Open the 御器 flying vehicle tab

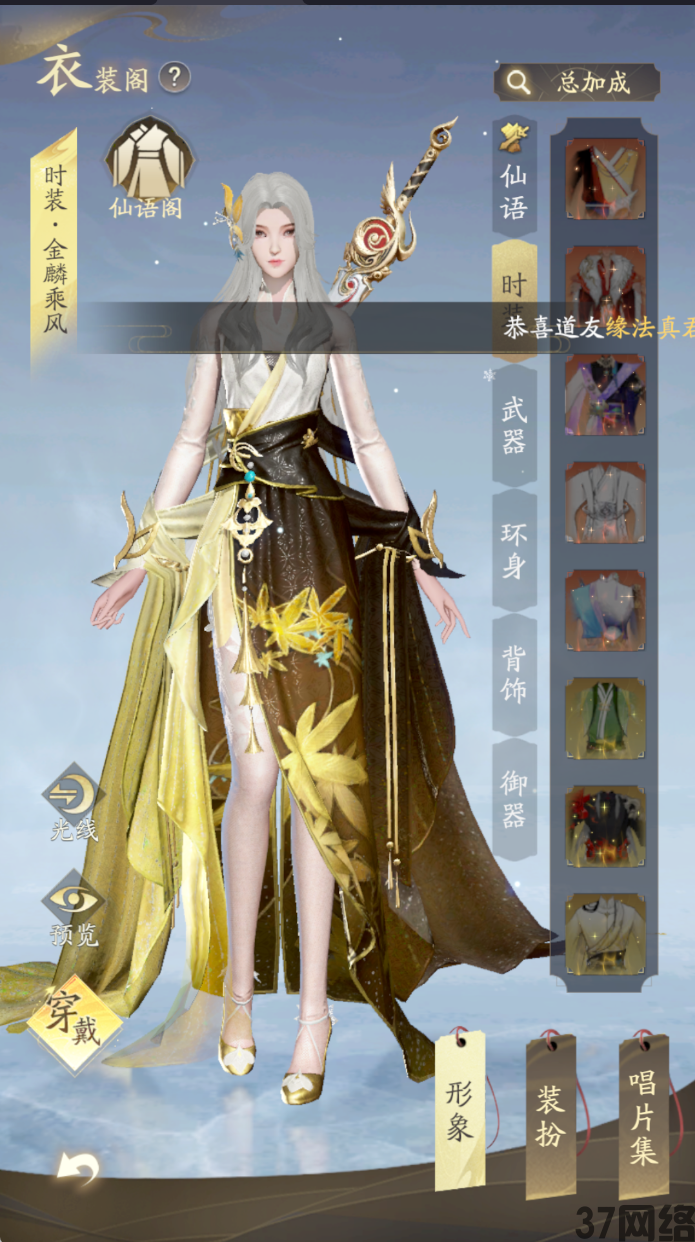click(x=514, y=797)
